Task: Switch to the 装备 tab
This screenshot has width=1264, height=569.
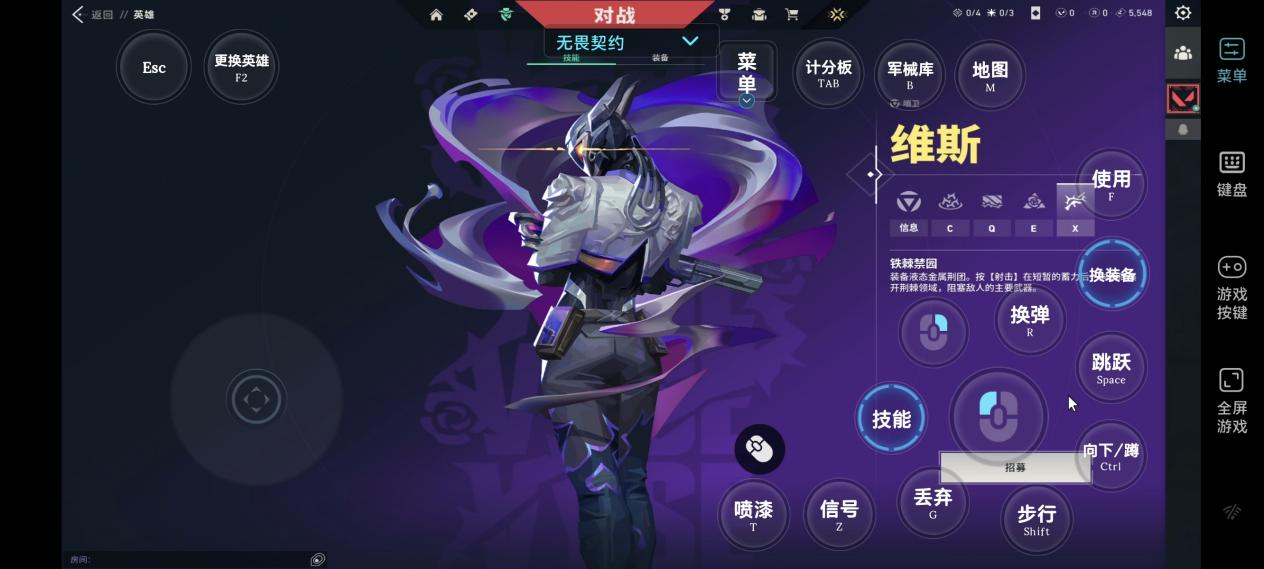Action: tap(660, 58)
